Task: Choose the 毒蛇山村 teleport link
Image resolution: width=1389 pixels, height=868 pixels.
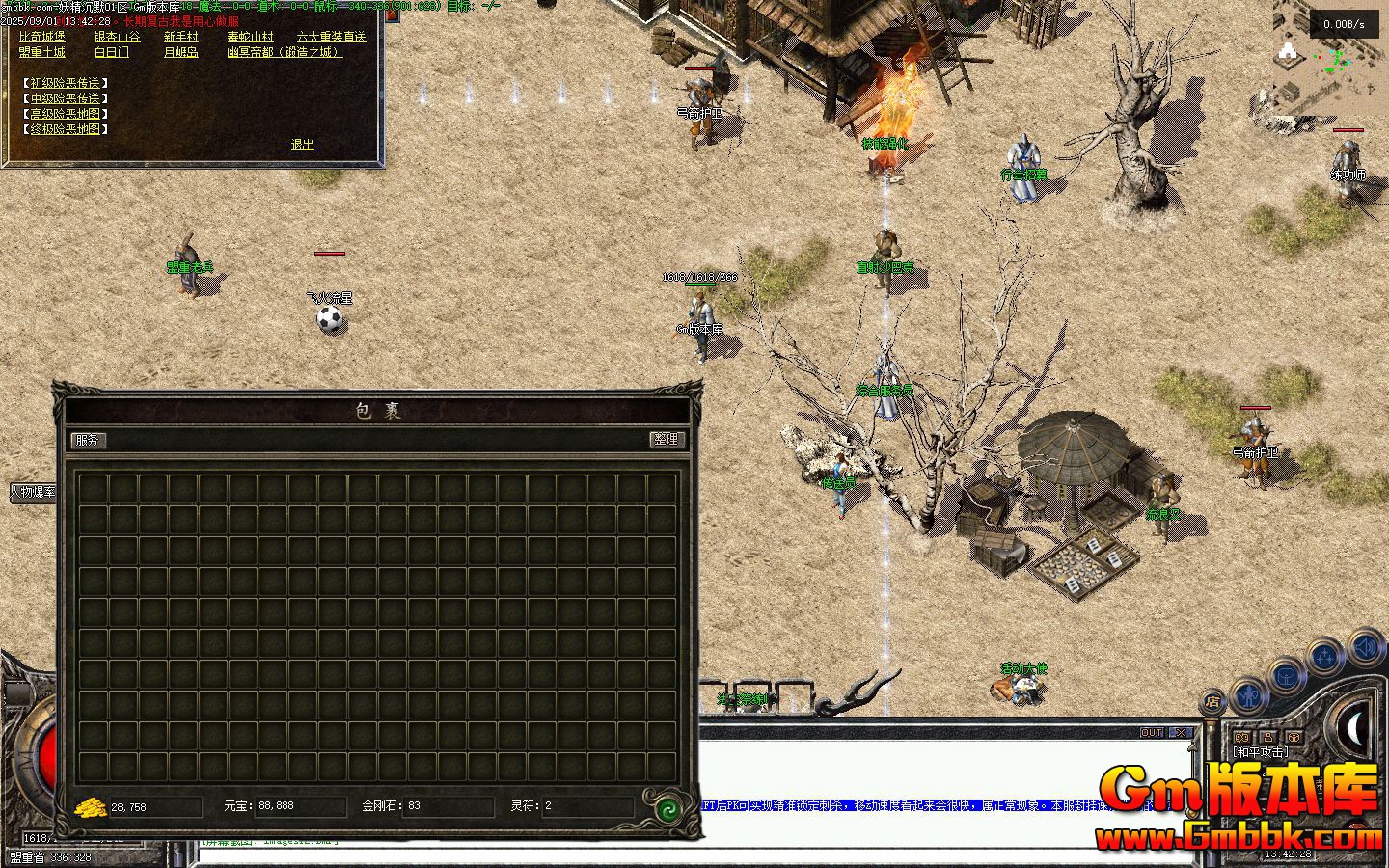Action: [250, 37]
